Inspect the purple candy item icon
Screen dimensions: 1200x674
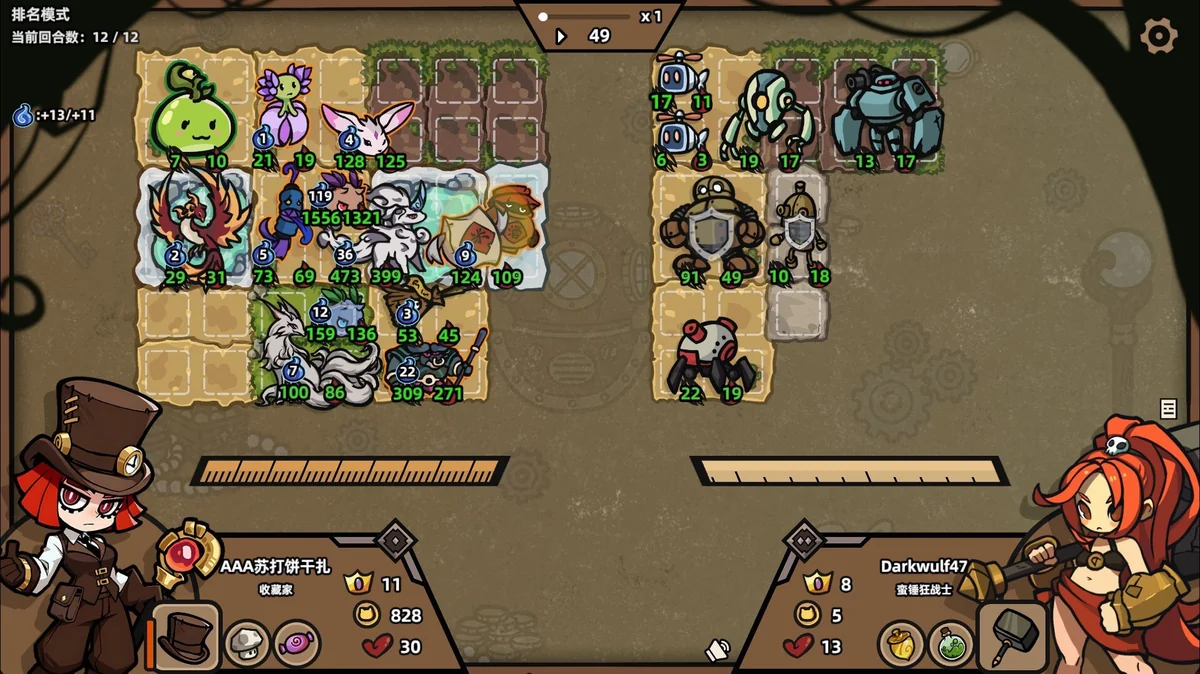coord(296,643)
